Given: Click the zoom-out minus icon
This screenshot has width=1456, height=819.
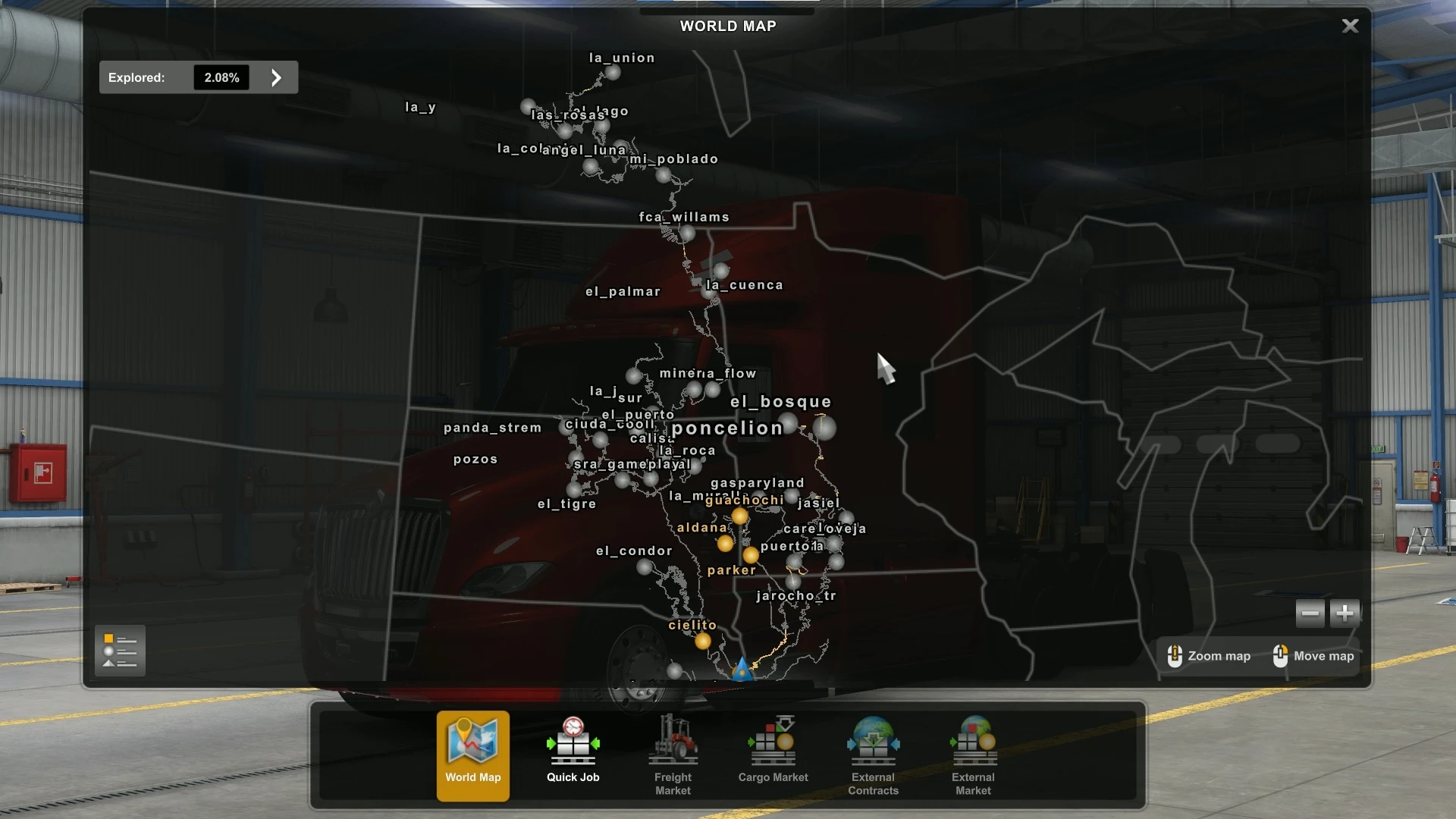Looking at the screenshot, I should [1310, 613].
